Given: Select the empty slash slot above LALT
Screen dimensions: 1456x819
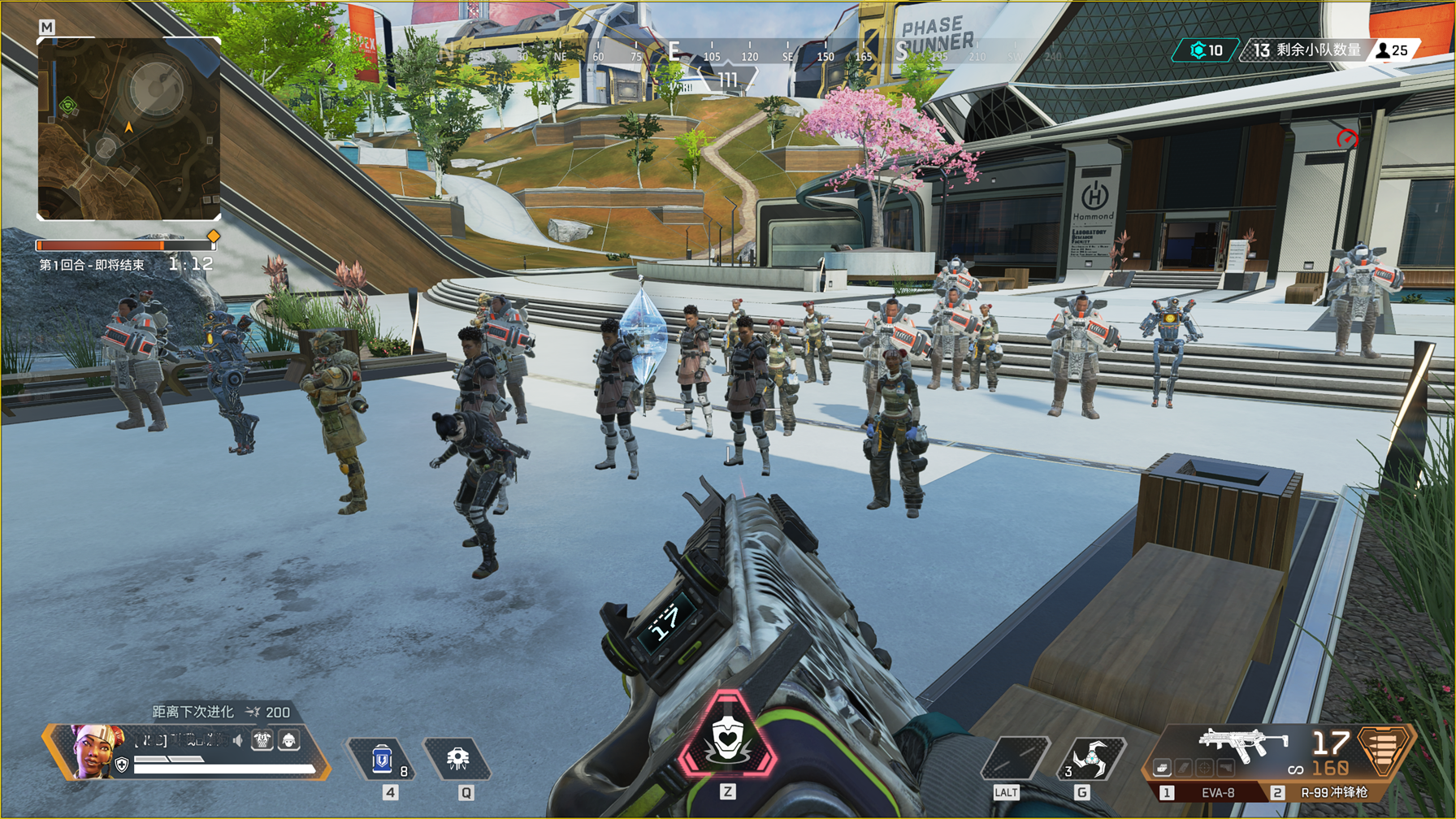Looking at the screenshot, I should coord(1013,757).
